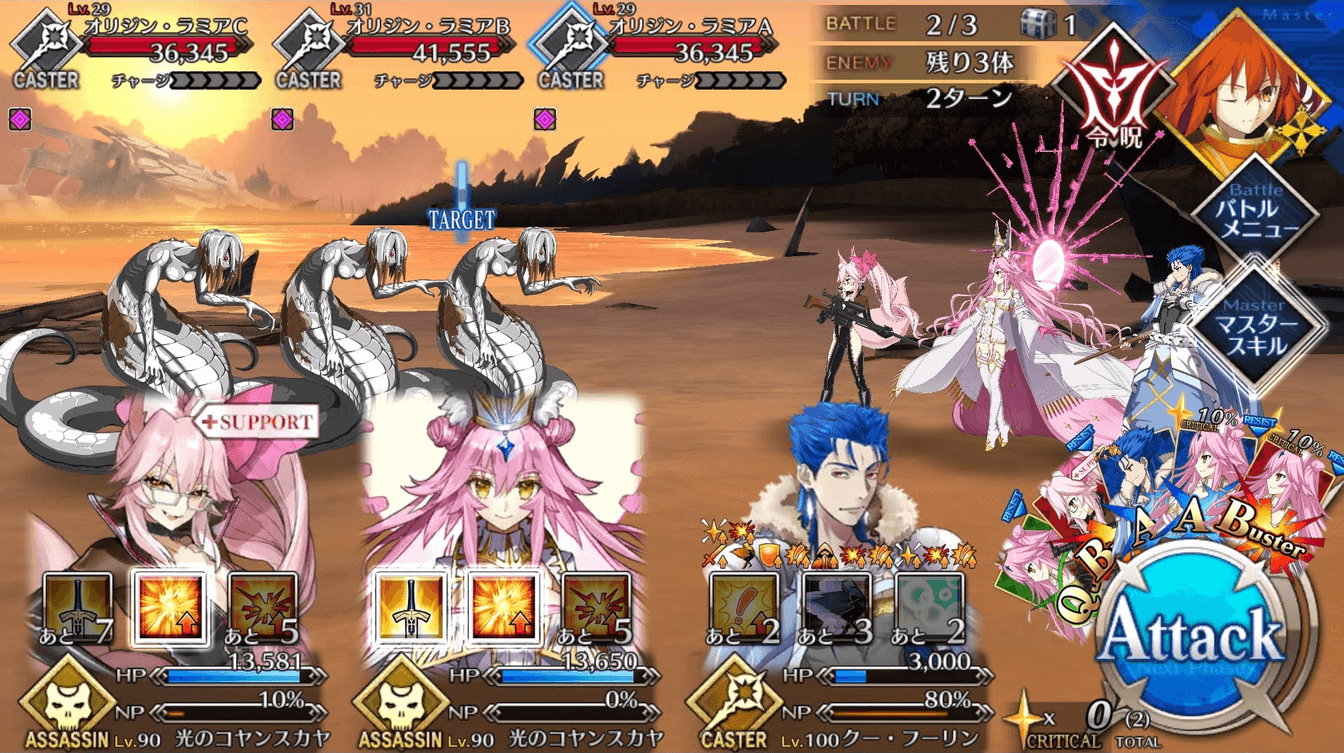Screen dimensions: 1344x753
Task: Select Cu Chulainn's green rings skill
Action: (929, 608)
